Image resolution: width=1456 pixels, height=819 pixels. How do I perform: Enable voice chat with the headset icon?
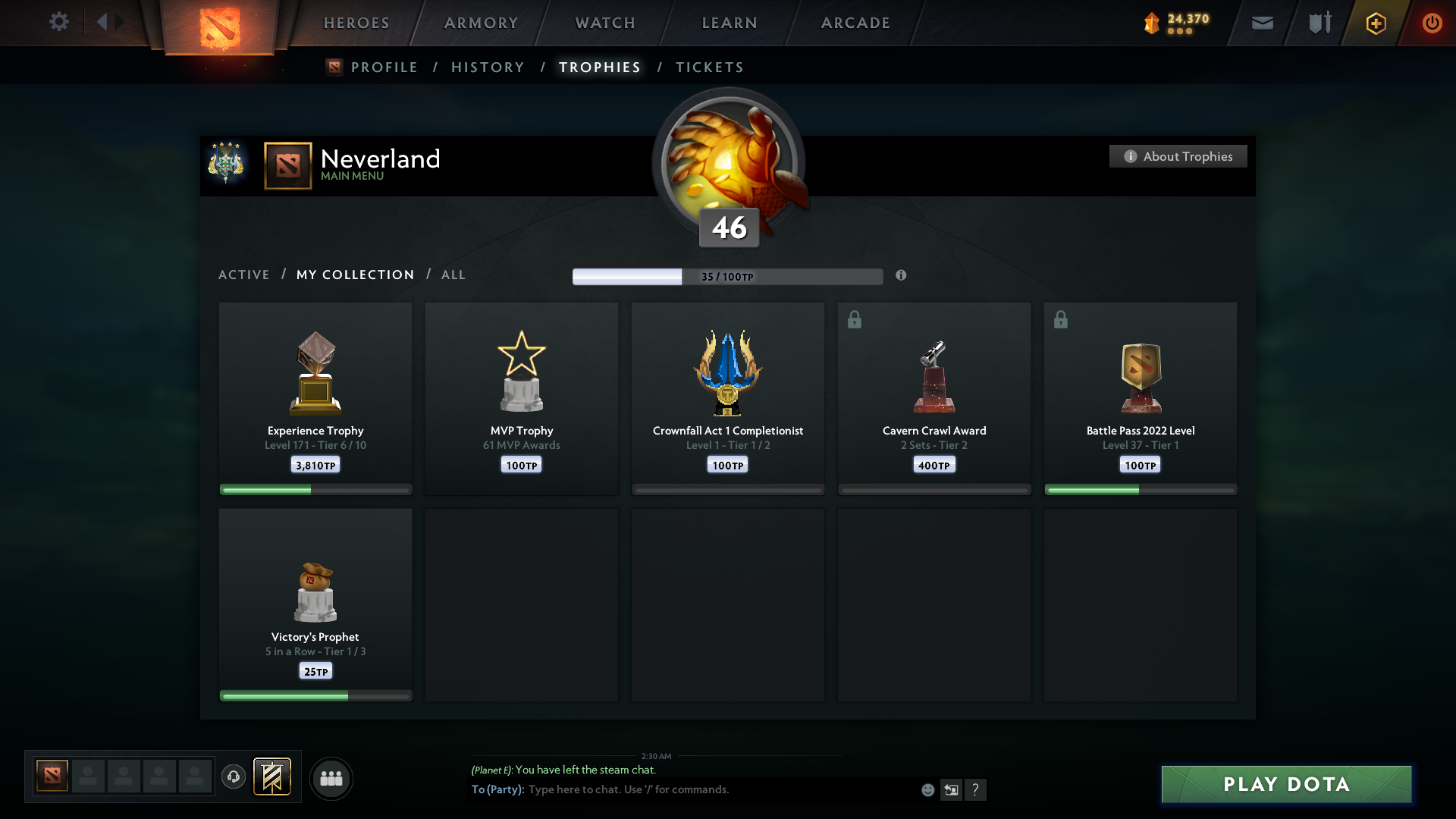(x=234, y=777)
